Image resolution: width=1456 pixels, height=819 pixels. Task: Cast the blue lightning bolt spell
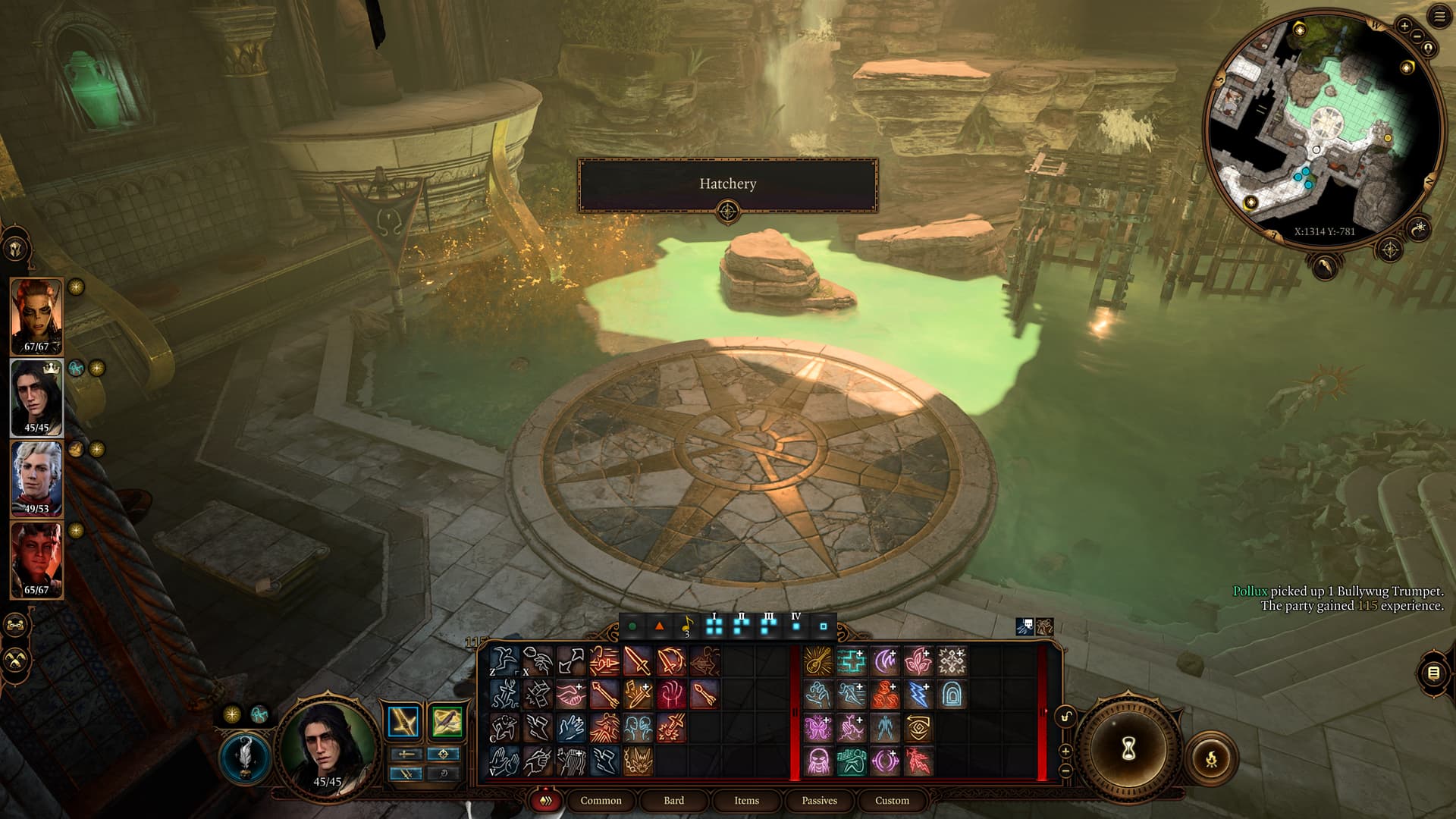click(x=918, y=694)
